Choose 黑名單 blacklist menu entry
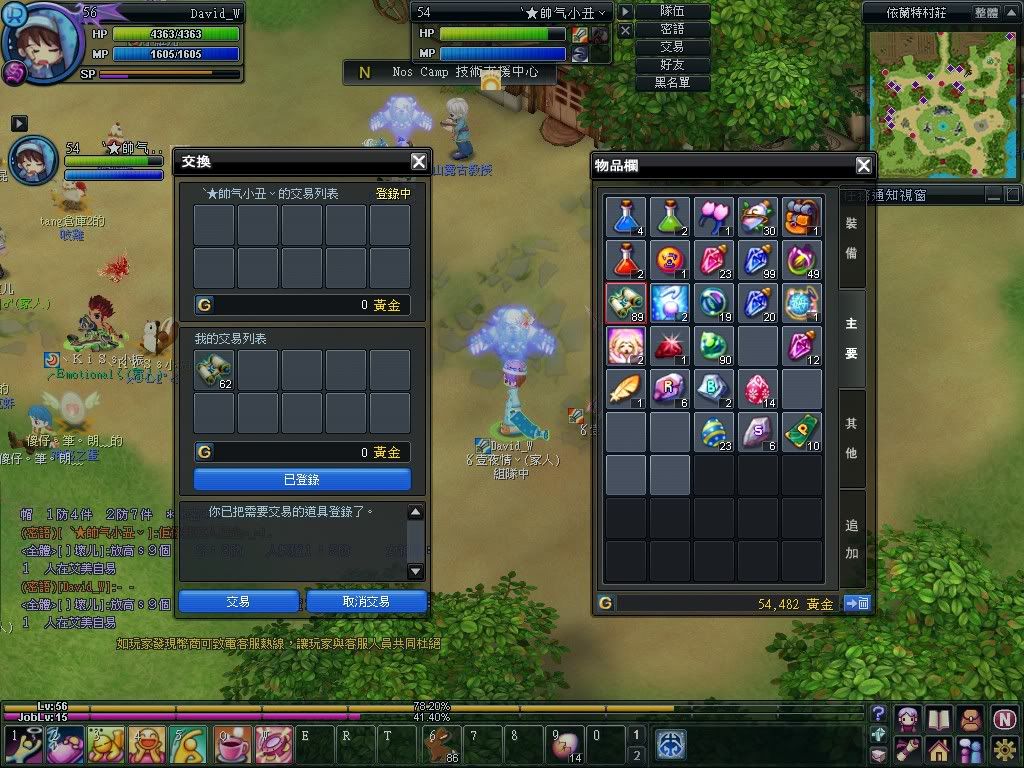Image resolution: width=1024 pixels, height=768 pixels. 672,83
